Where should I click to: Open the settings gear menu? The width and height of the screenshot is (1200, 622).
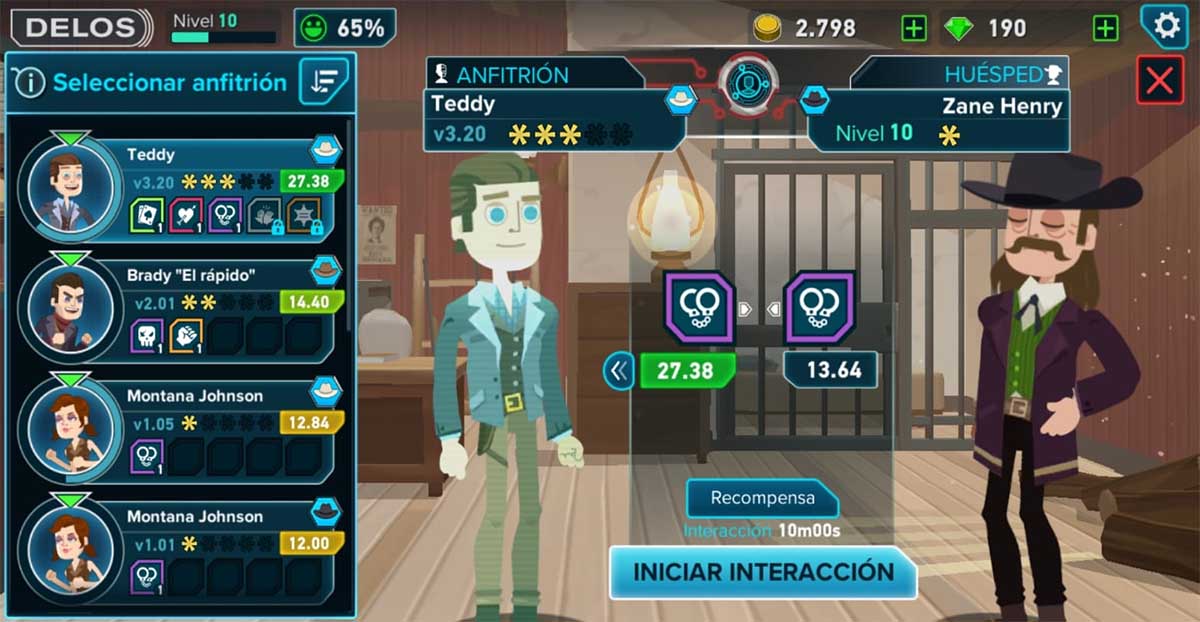pos(1166,27)
